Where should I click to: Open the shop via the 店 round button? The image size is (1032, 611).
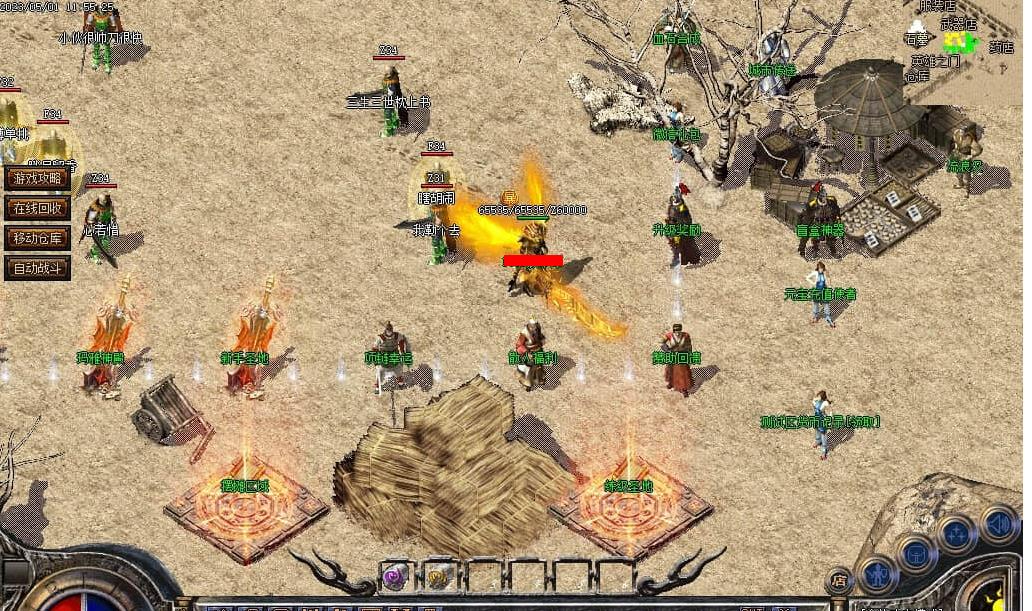[838, 580]
